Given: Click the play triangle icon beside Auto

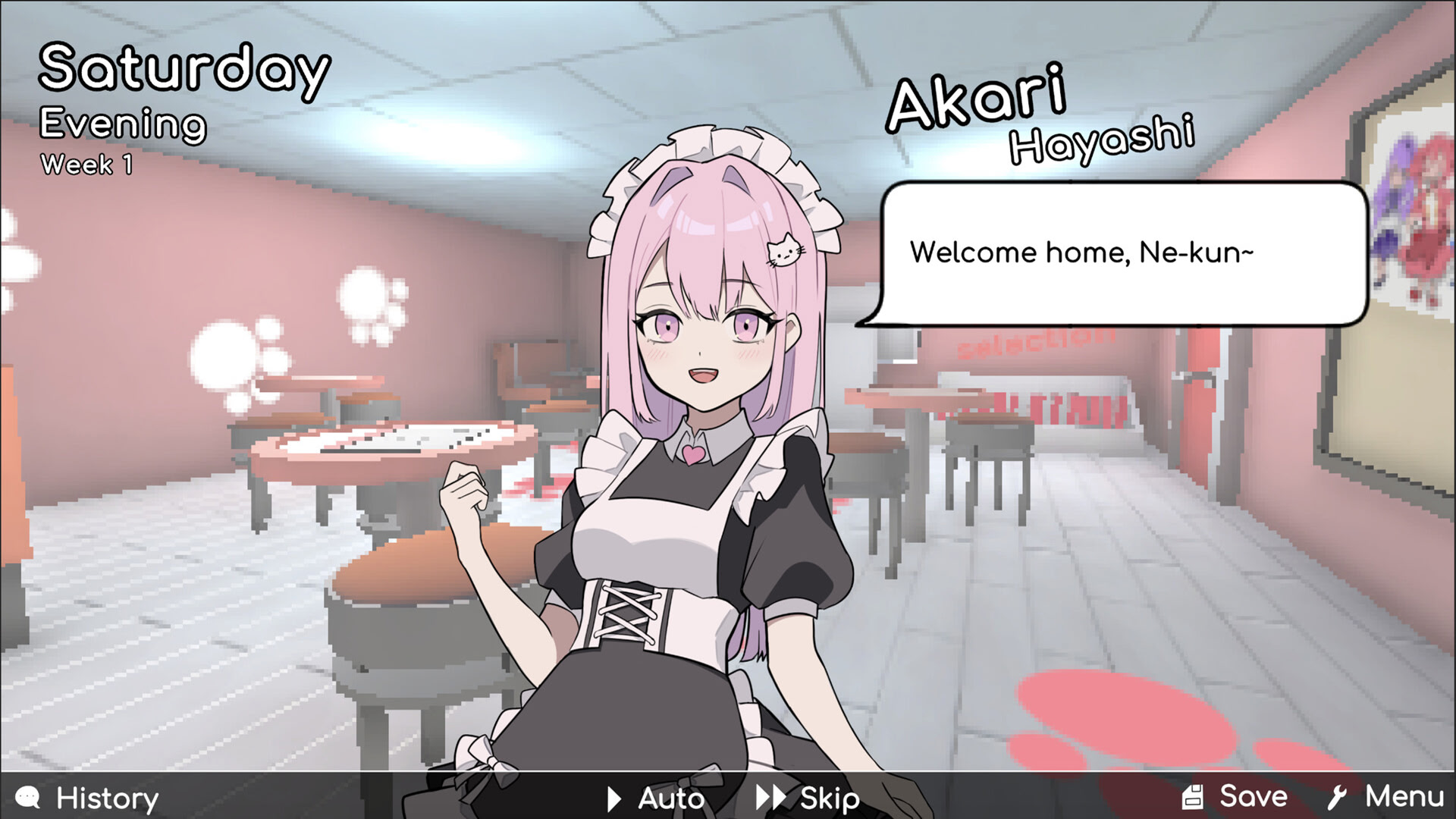Looking at the screenshot, I should pyautogui.click(x=611, y=797).
